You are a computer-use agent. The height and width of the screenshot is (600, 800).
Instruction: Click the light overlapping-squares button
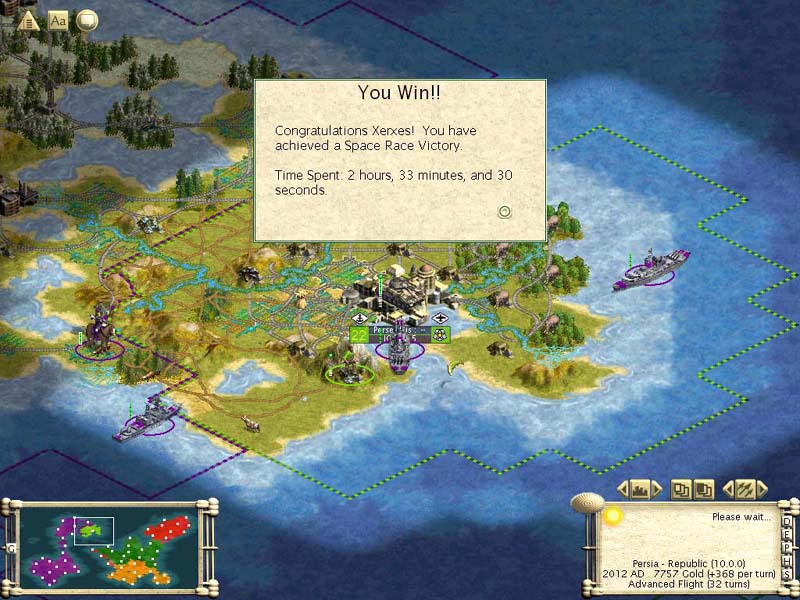click(681, 489)
